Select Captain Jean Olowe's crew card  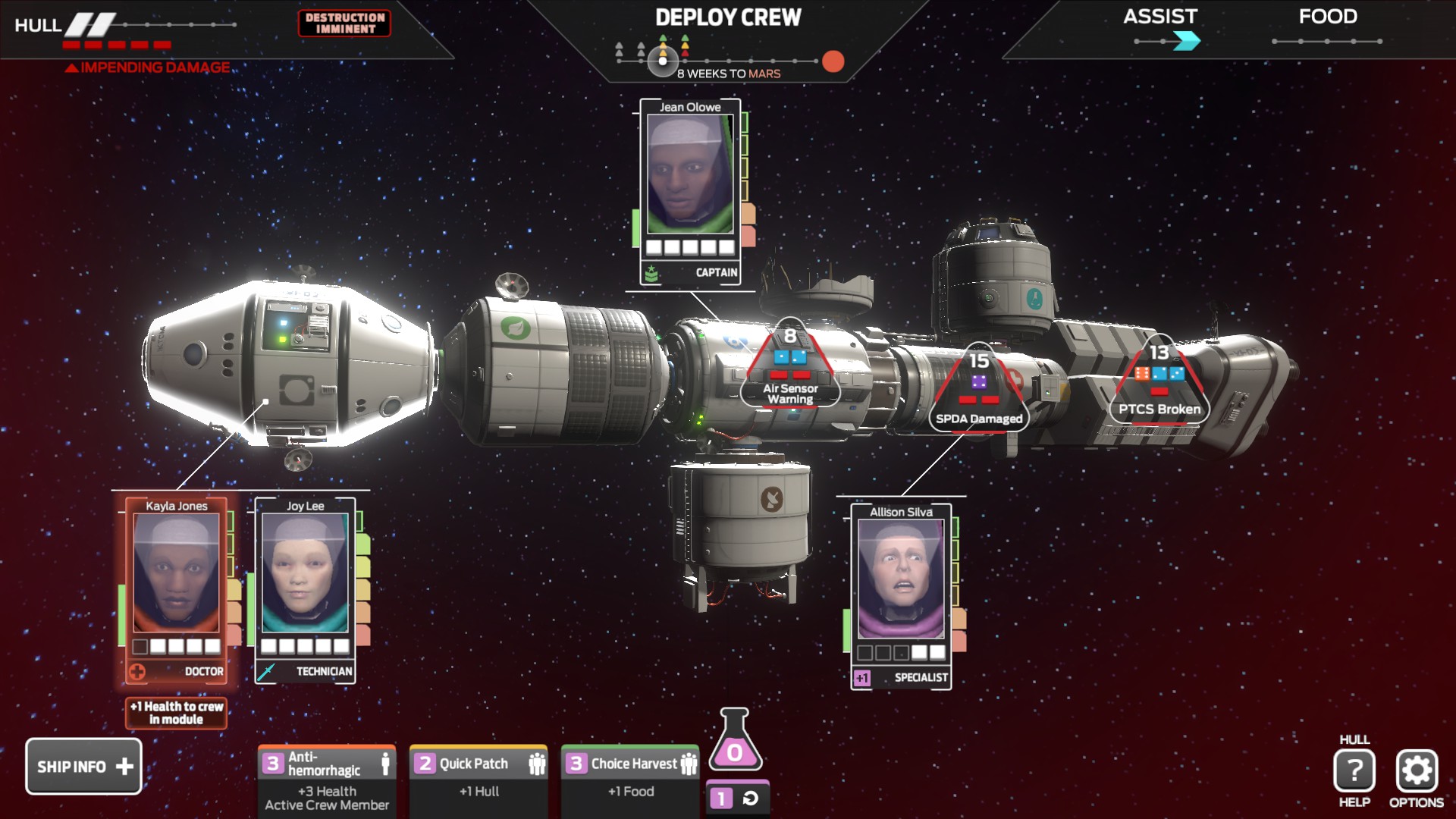coord(690,191)
